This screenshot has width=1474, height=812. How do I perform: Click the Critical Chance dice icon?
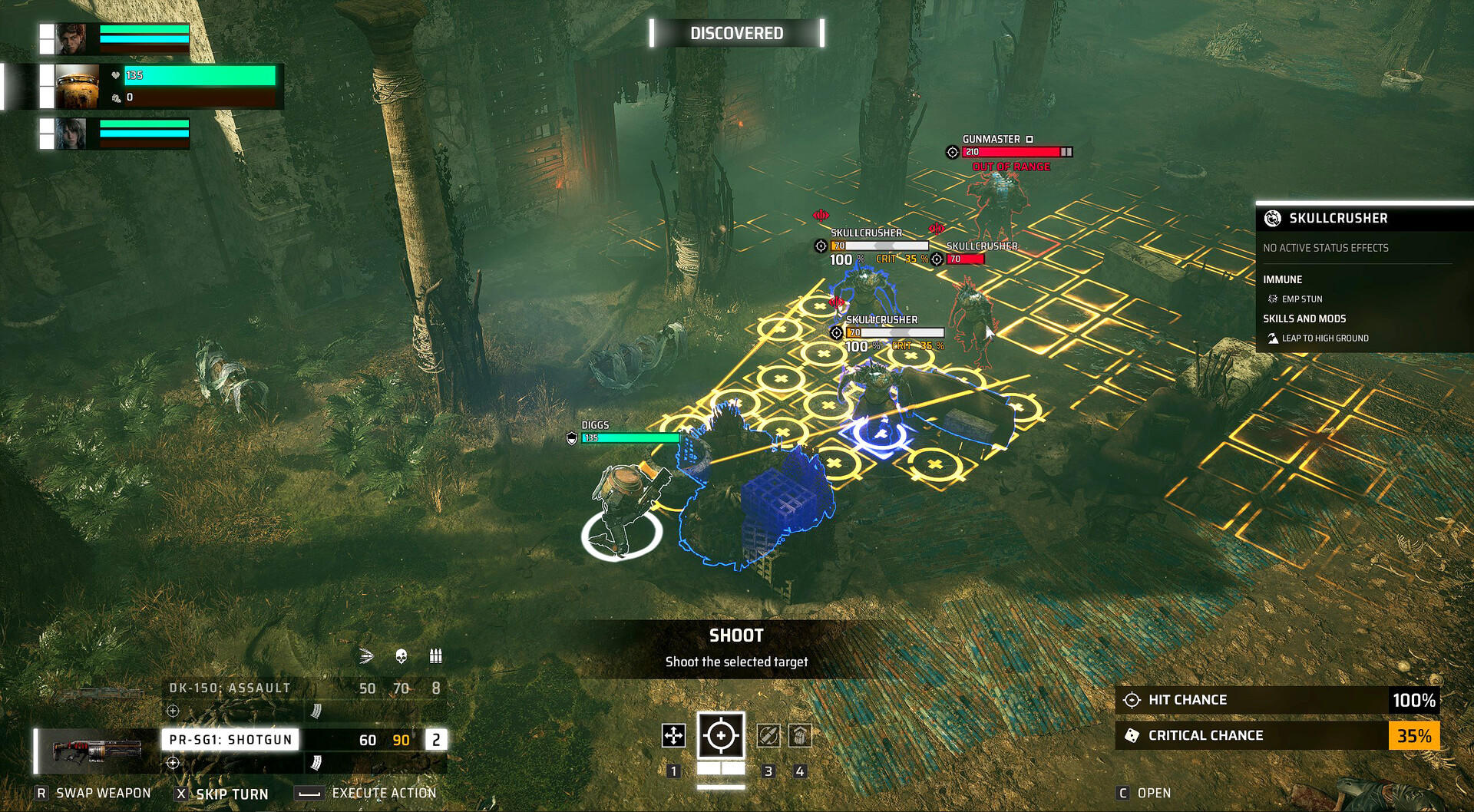click(x=1132, y=734)
